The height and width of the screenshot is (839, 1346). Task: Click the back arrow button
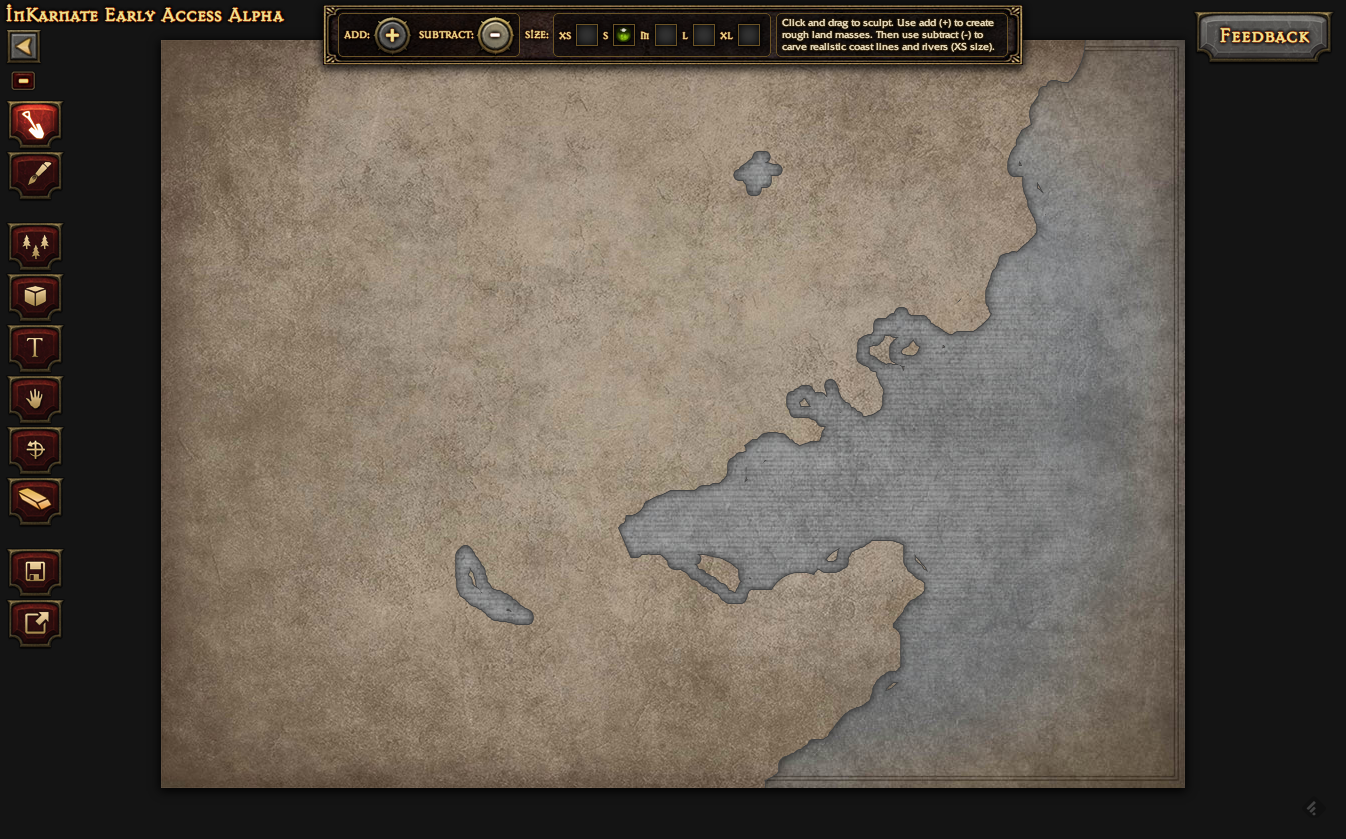(24, 46)
